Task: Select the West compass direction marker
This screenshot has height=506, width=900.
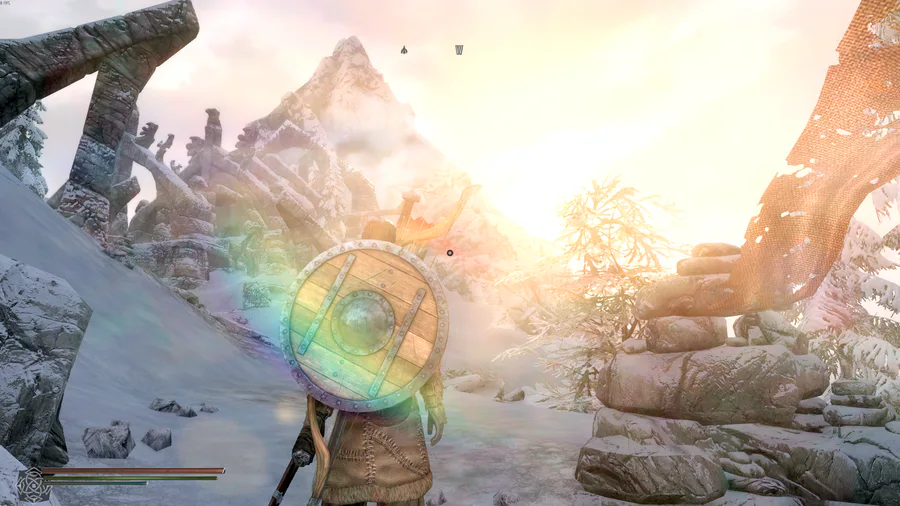Action: [x=459, y=49]
